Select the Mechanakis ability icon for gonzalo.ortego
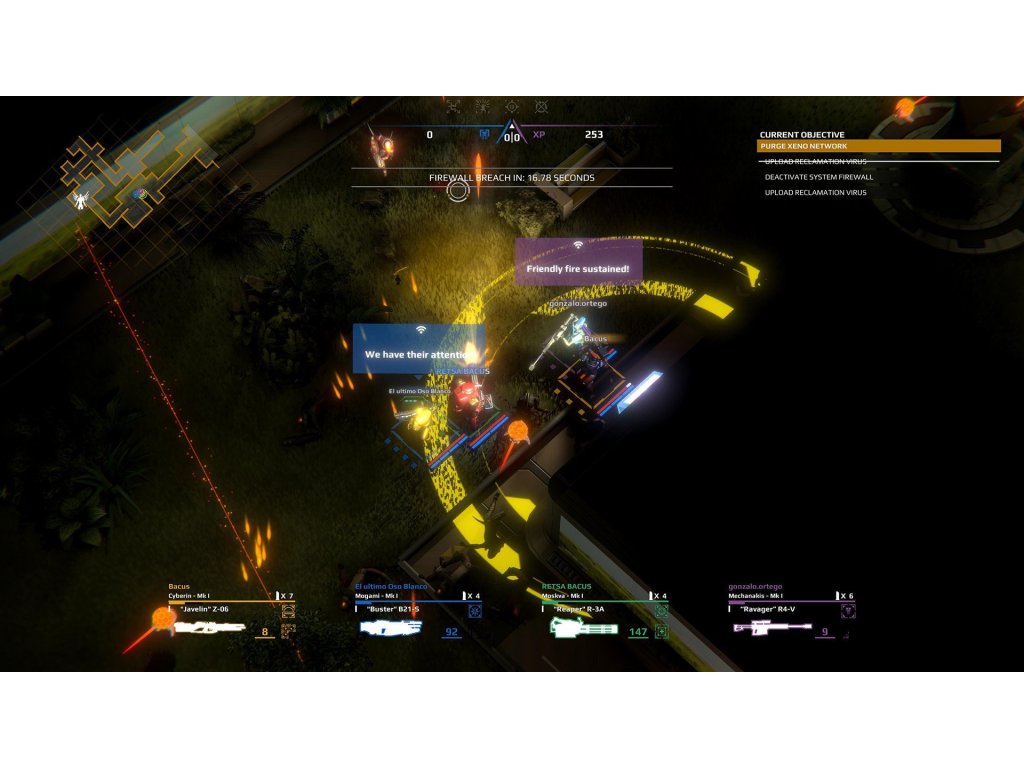 [x=848, y=611]
